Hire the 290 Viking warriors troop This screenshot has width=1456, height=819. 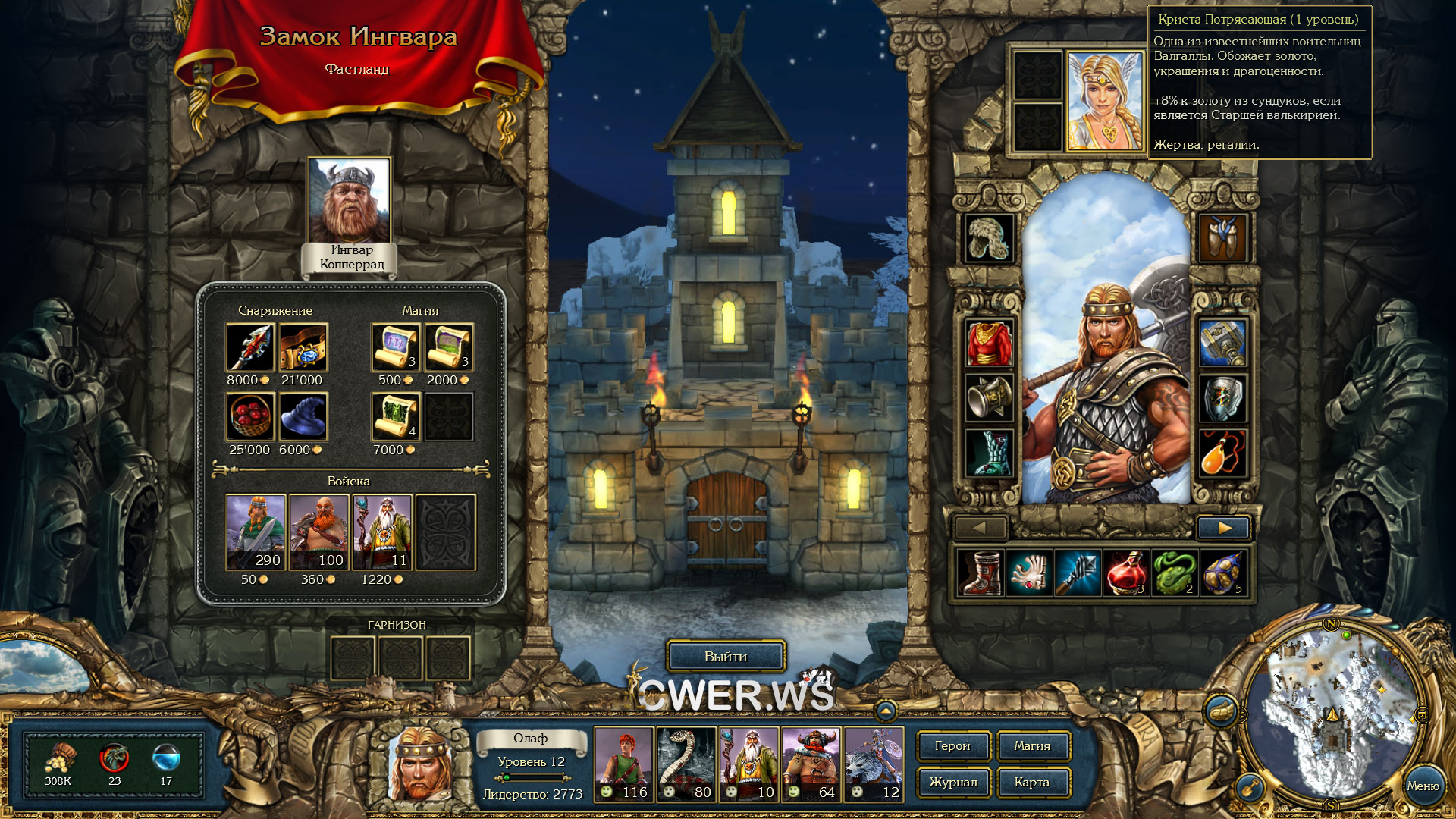tap(256, 532)
